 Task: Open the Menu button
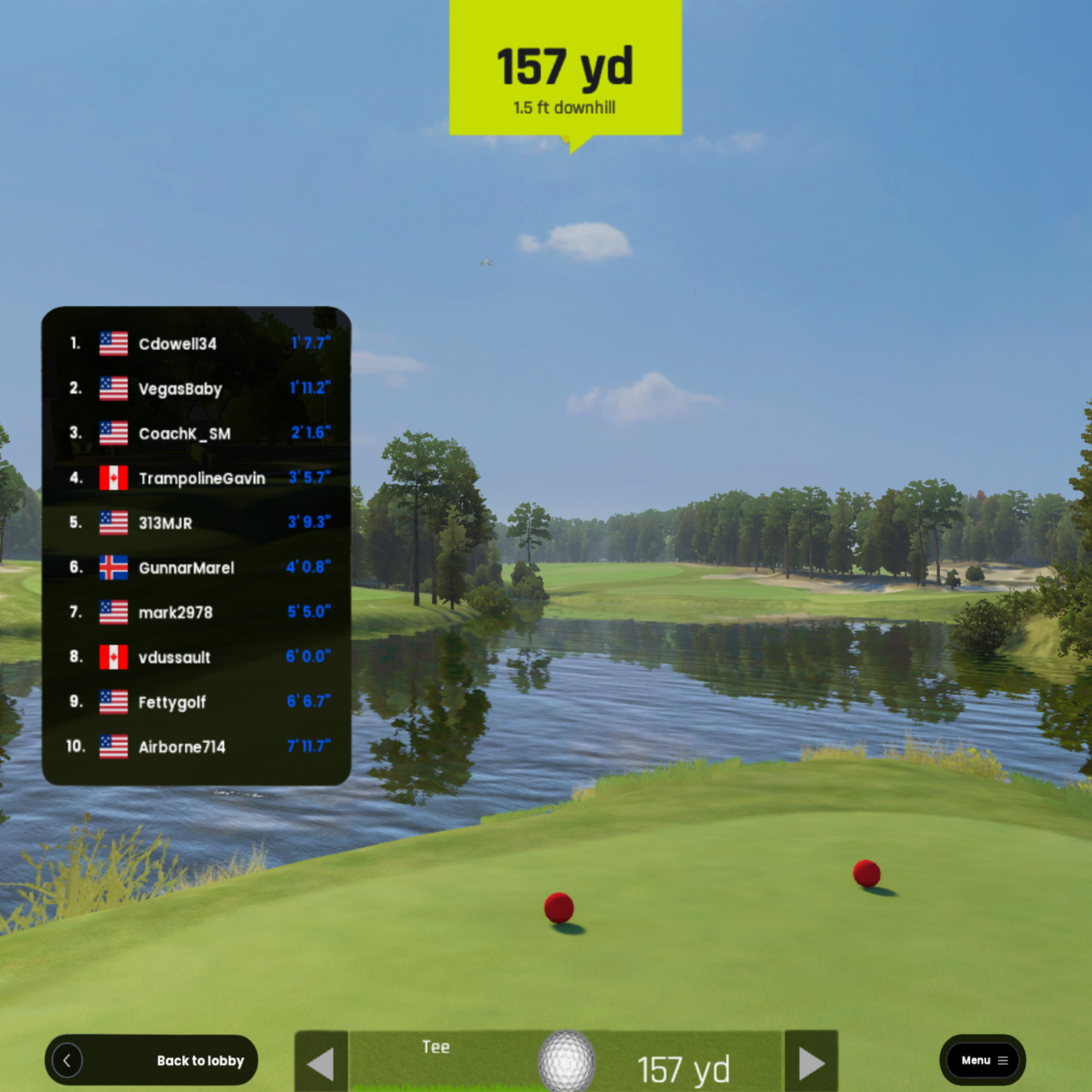point(982,1060)
